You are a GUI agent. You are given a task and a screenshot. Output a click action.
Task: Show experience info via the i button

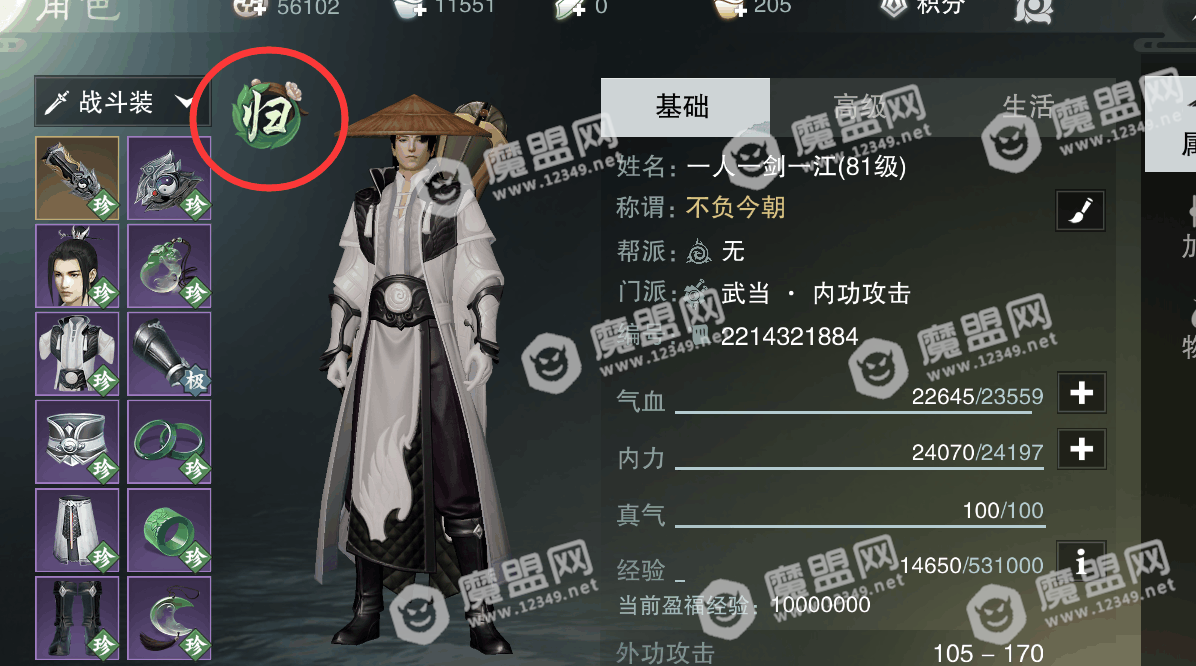click(x=1081, y=563)
